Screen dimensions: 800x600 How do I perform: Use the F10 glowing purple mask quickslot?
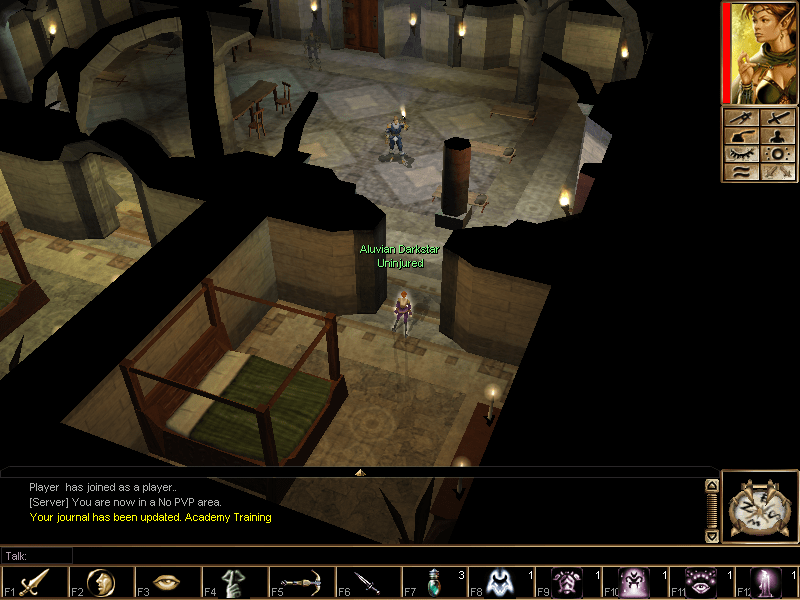[634, 582]
